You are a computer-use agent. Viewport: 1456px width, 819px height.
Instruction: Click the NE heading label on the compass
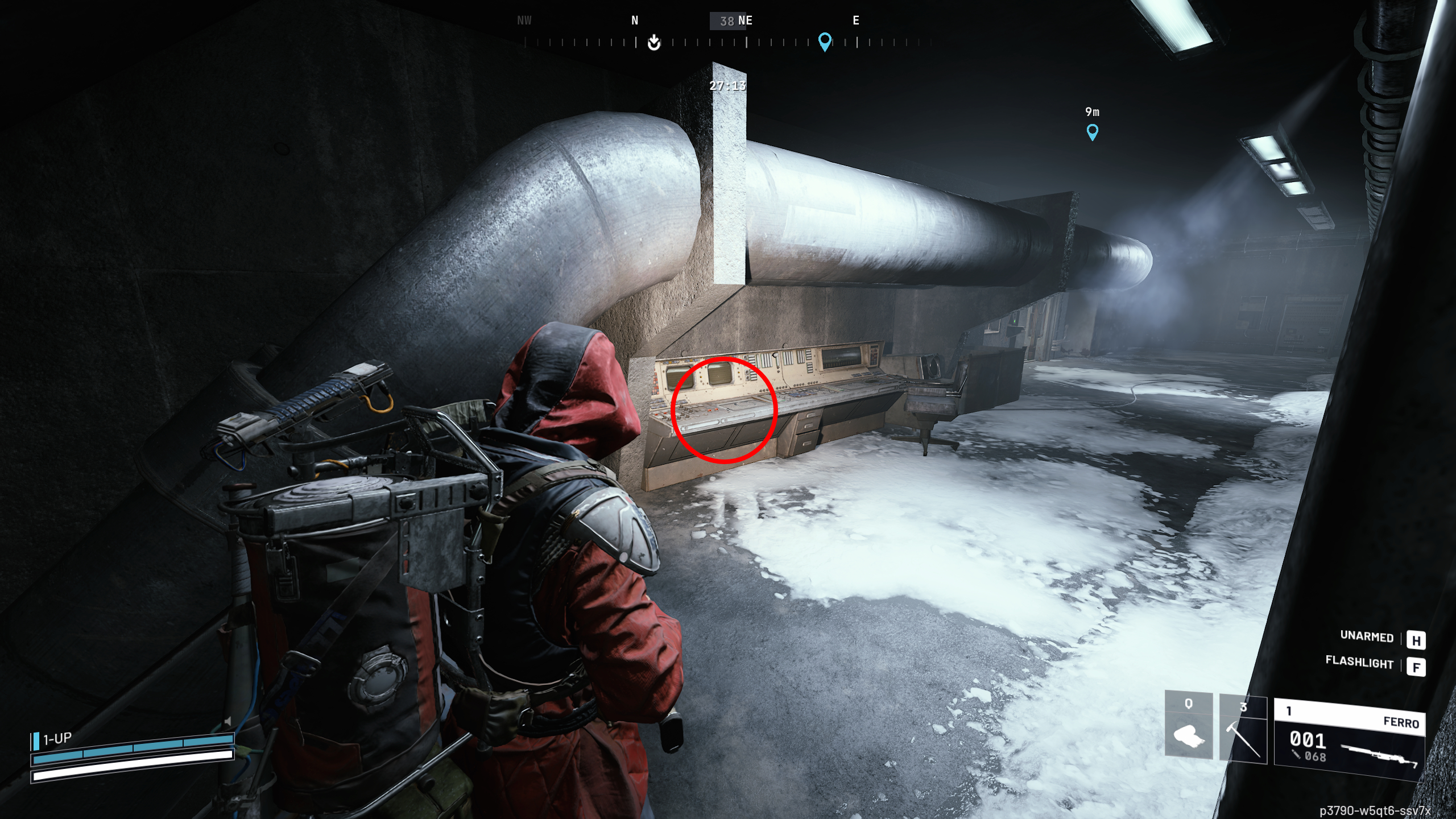(745, 20)
